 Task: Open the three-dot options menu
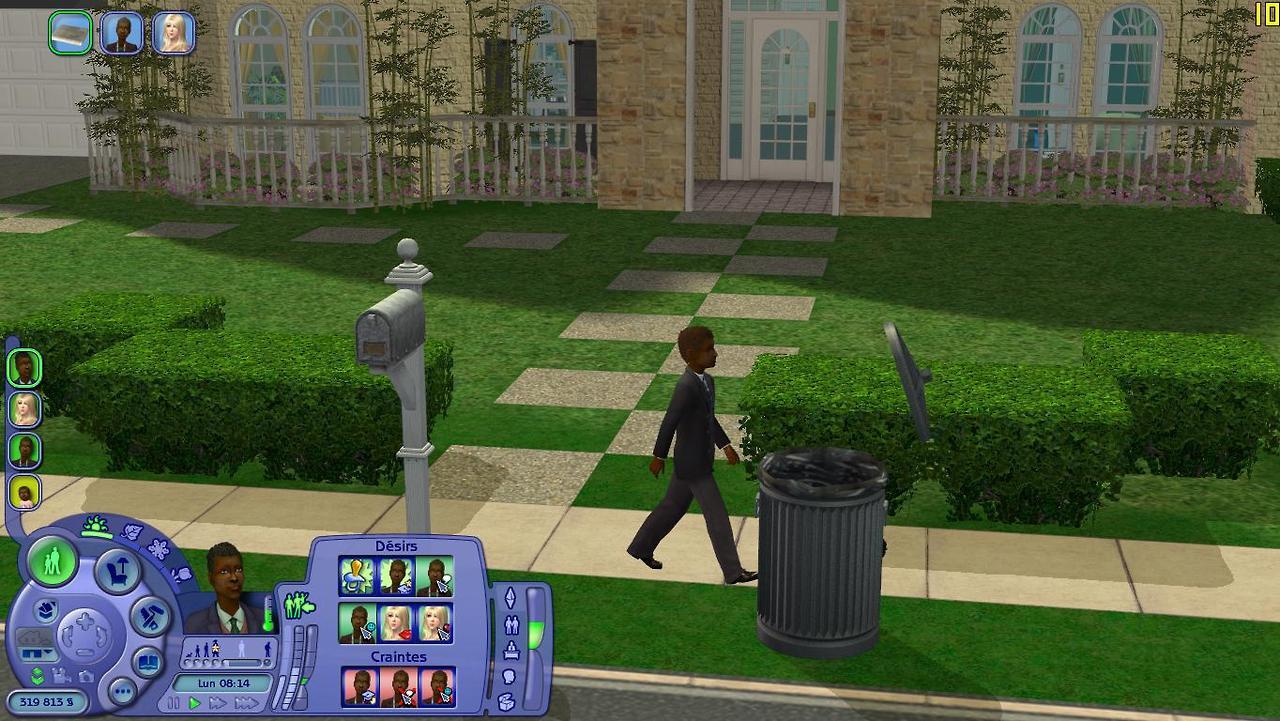[x=122, y=690]
